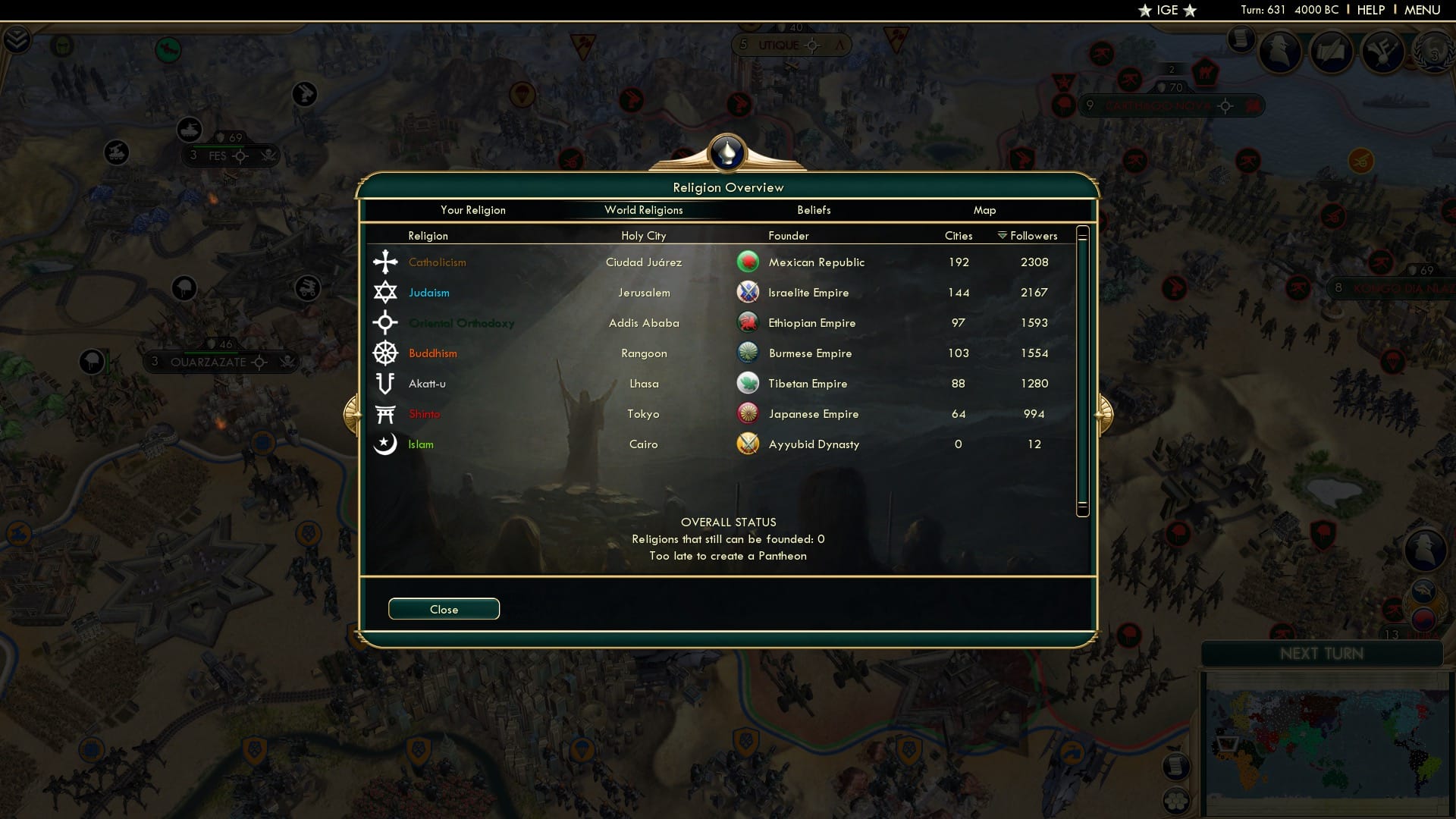The height and width of the screenshot is (819, 1456).
Task: Switch to the Your Religion tab
Action: pos(473,210)
